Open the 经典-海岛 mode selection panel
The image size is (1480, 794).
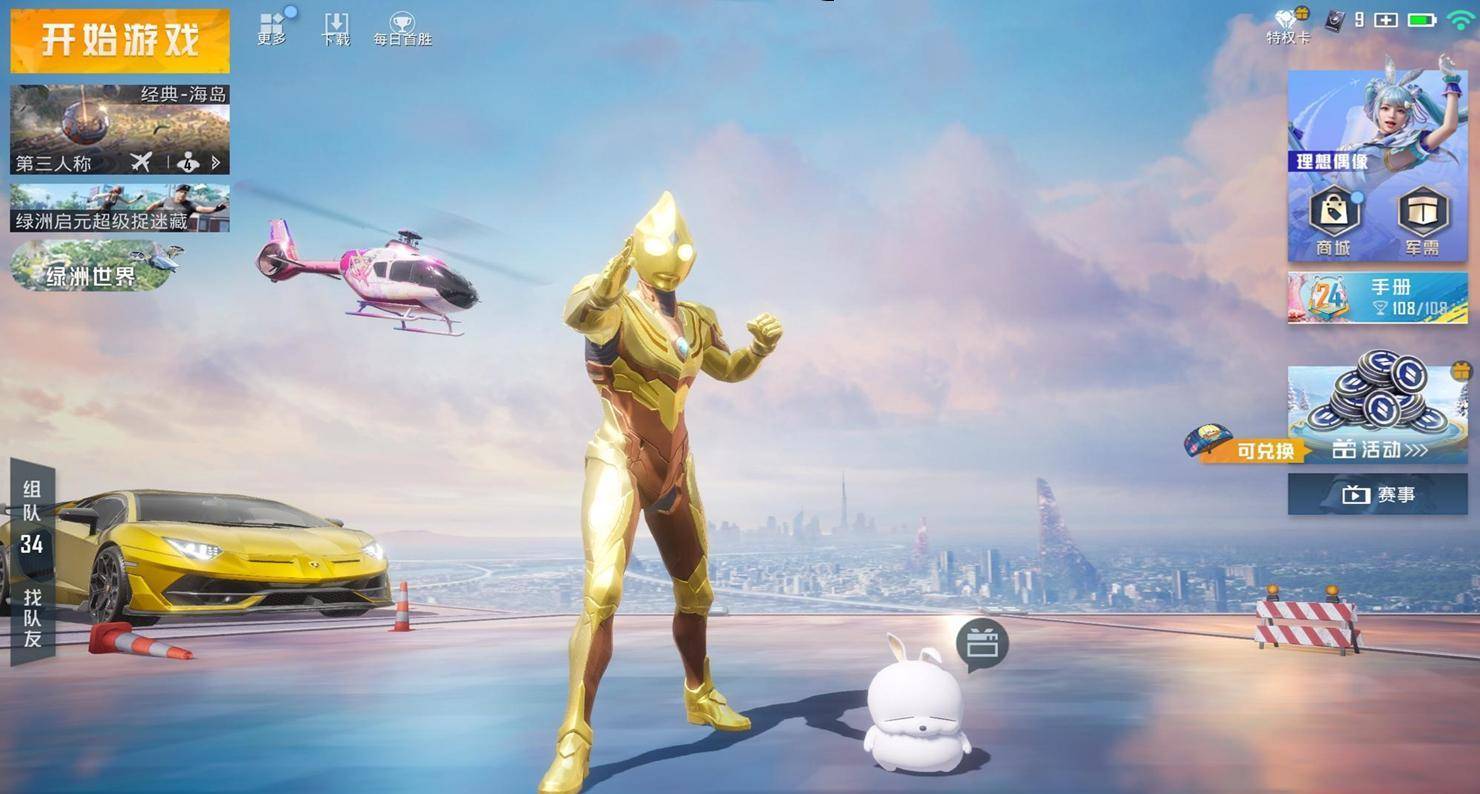point(120,130)
